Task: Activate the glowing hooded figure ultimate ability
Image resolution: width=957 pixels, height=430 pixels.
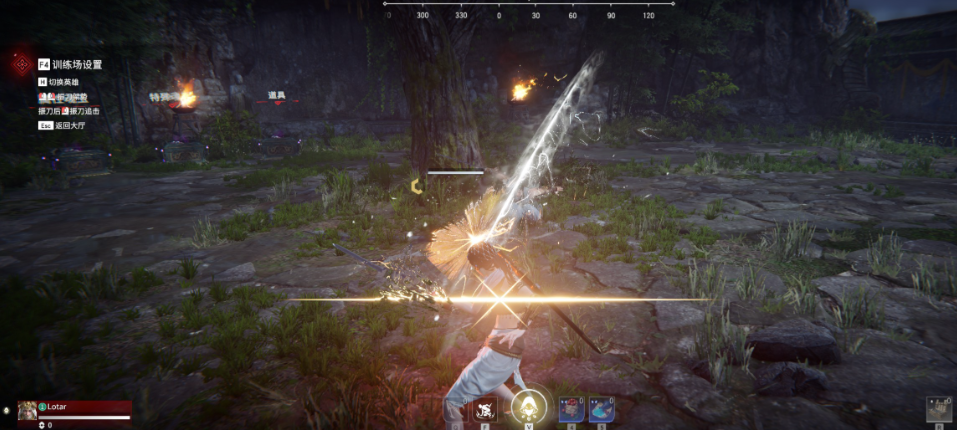Action: 527,407
